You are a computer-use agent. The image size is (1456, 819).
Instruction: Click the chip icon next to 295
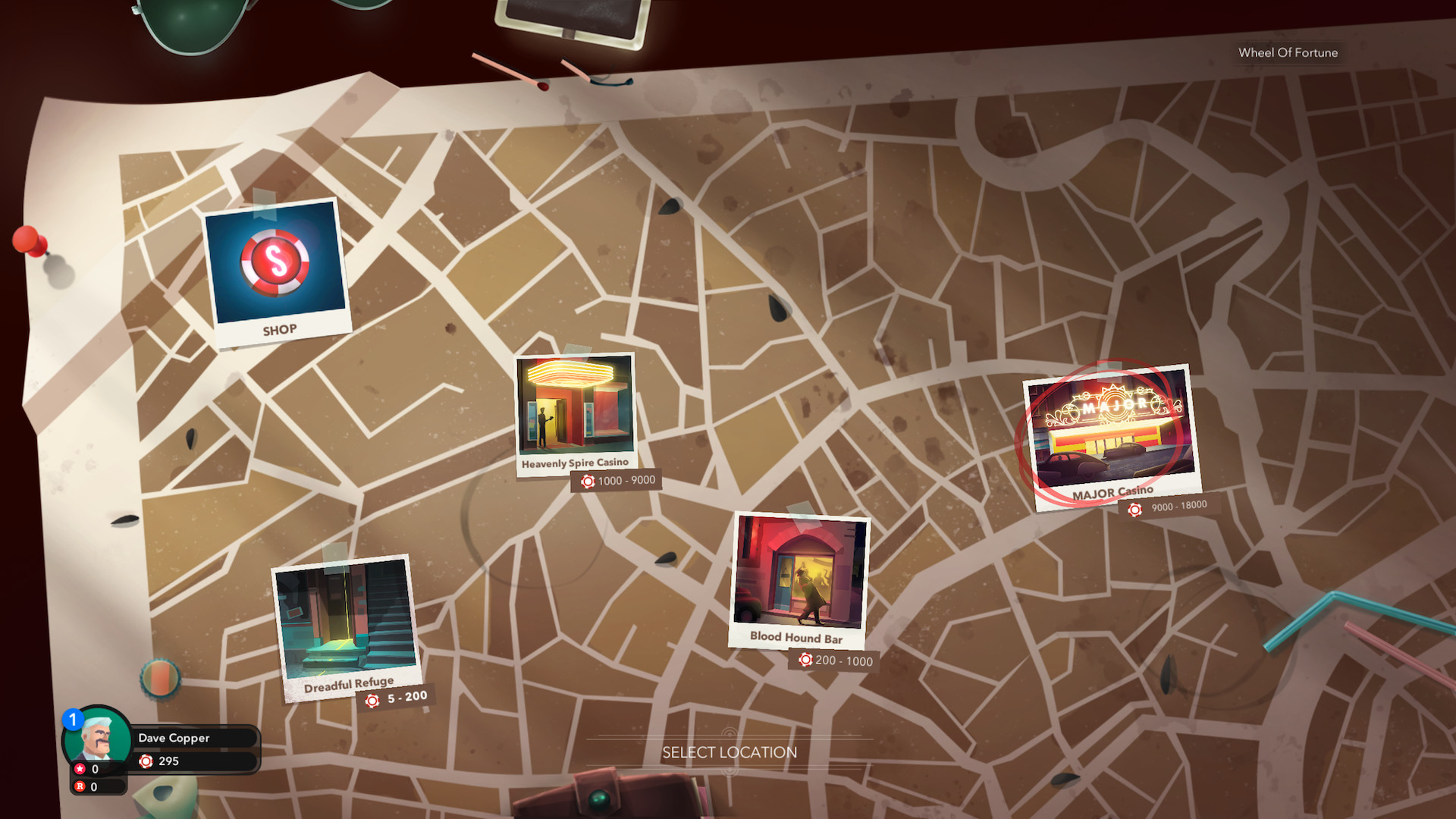(146, 761)
